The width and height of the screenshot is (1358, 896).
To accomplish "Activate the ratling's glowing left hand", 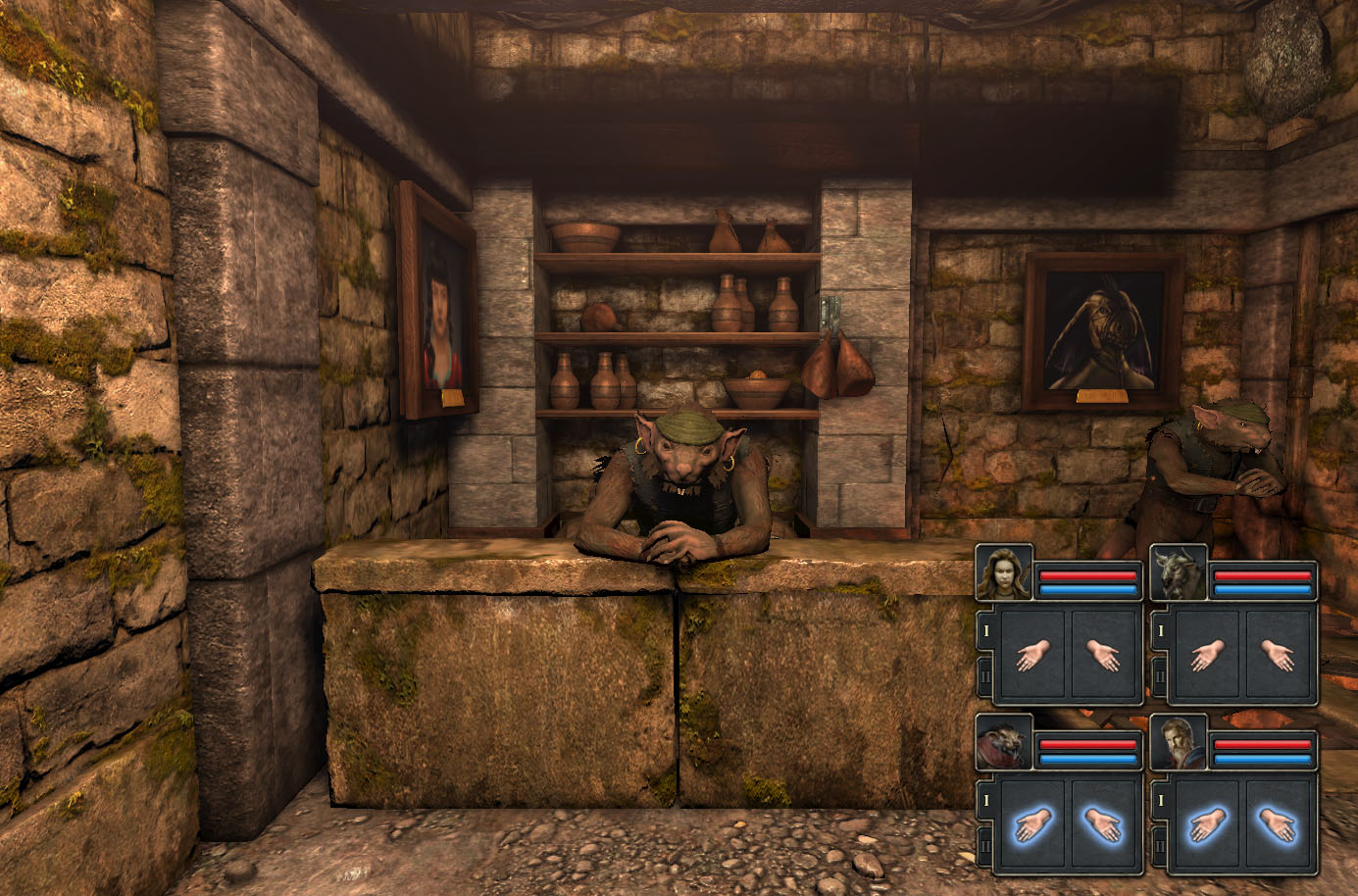I will [x=1032, y=826].
